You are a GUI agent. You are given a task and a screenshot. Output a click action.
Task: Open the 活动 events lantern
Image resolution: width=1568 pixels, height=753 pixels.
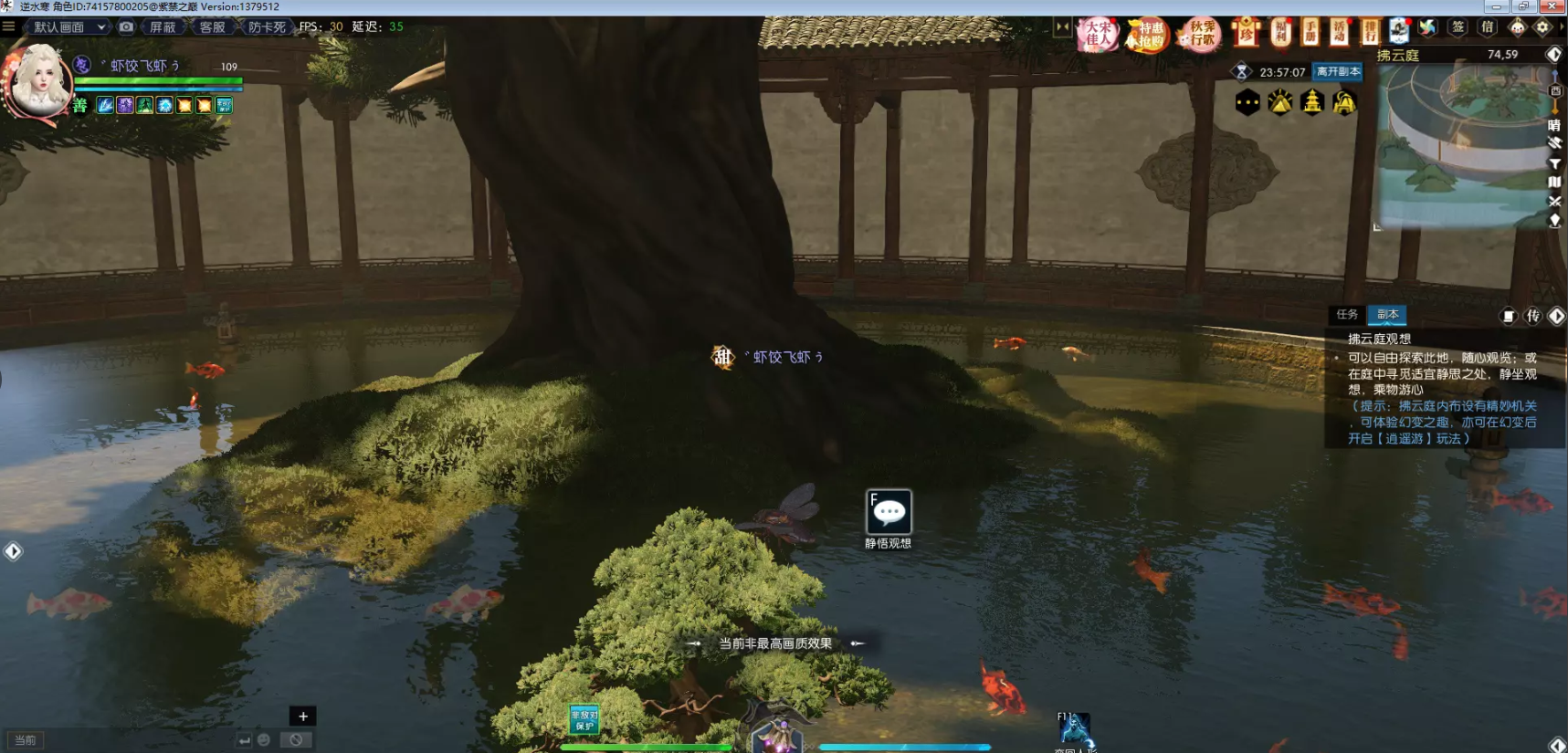pos(1339,33)
